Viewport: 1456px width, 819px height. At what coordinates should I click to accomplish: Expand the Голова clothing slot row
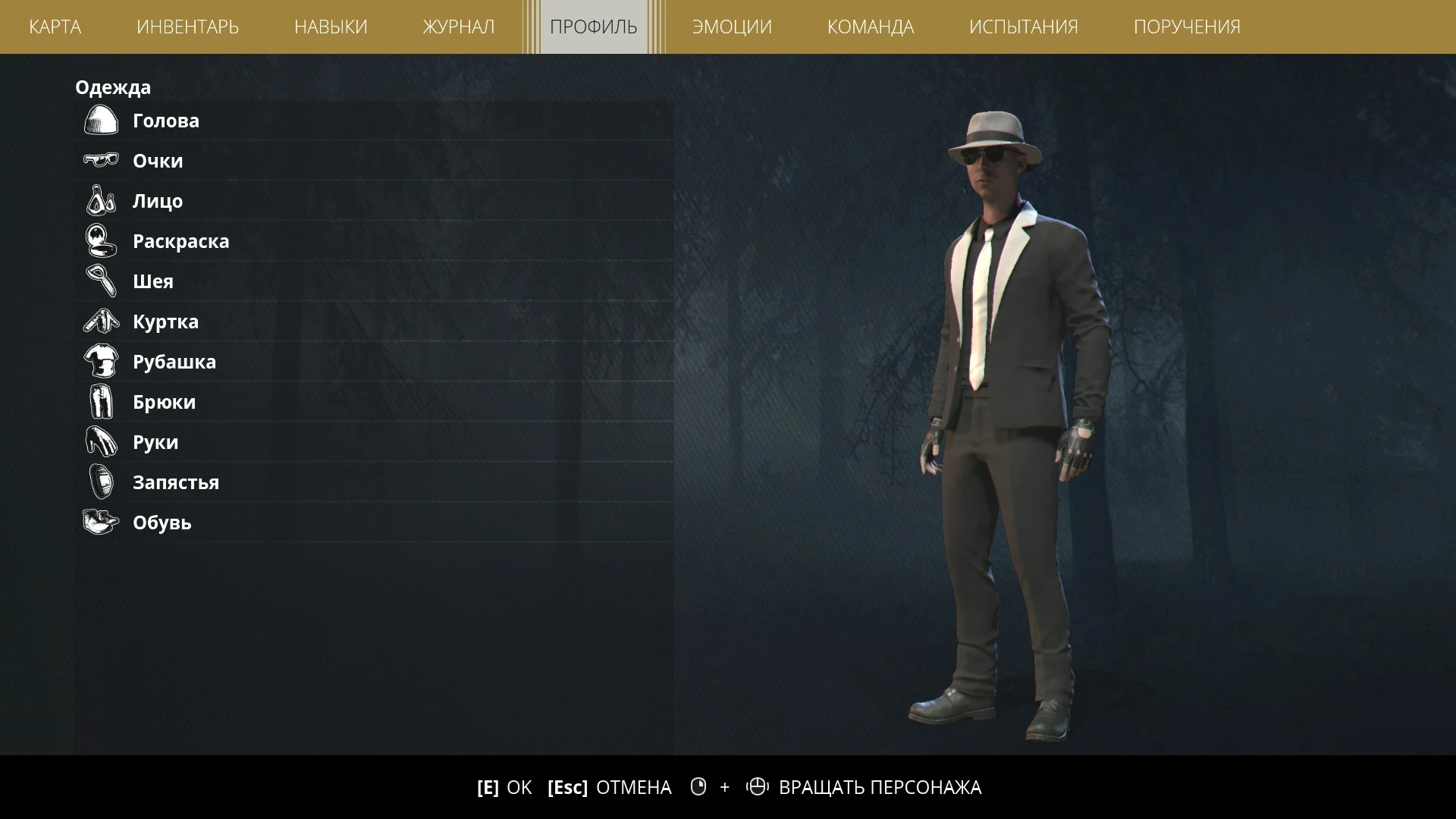pyautogui.click(x=303, y=120)
